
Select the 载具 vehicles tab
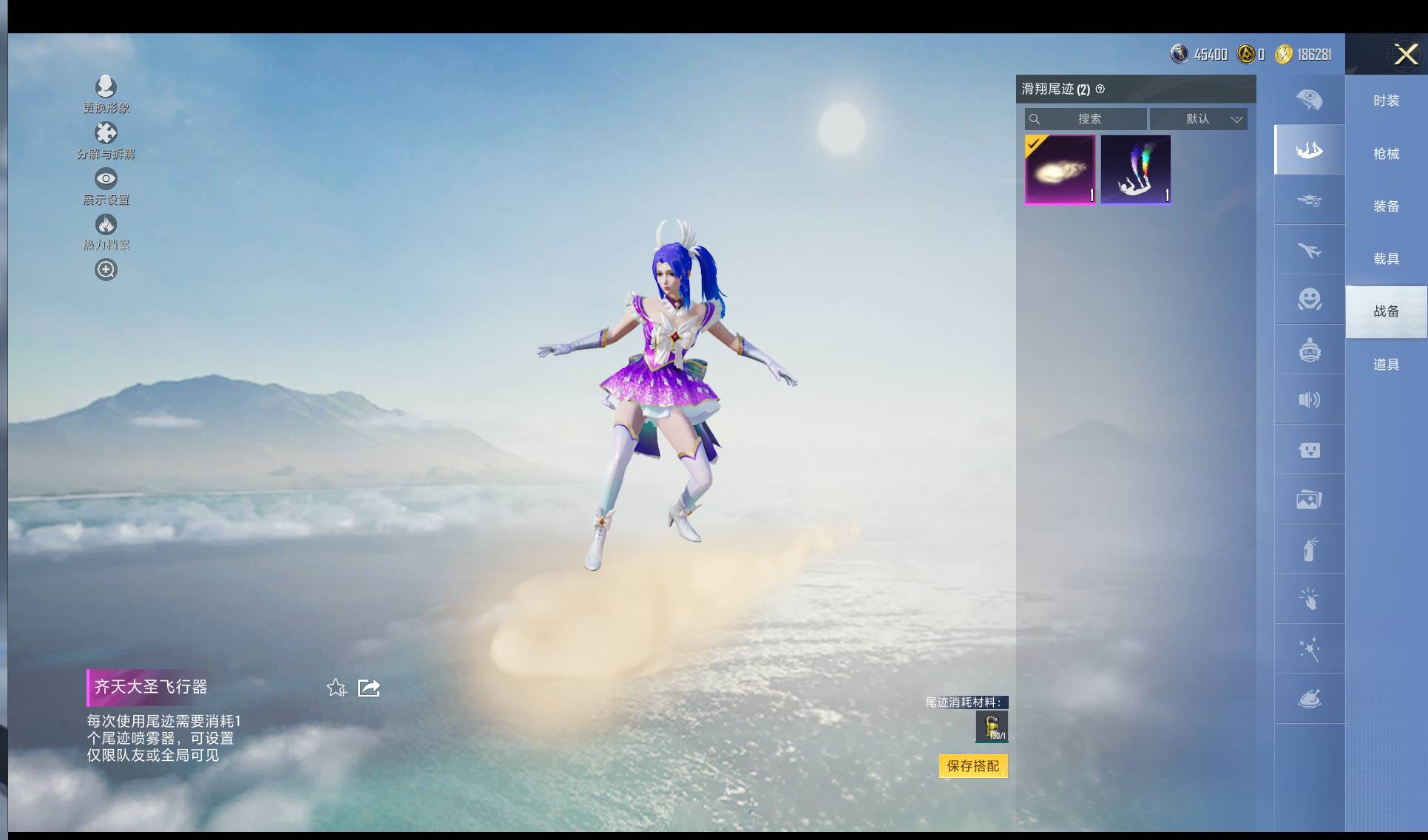click(x=1386, y=259)
